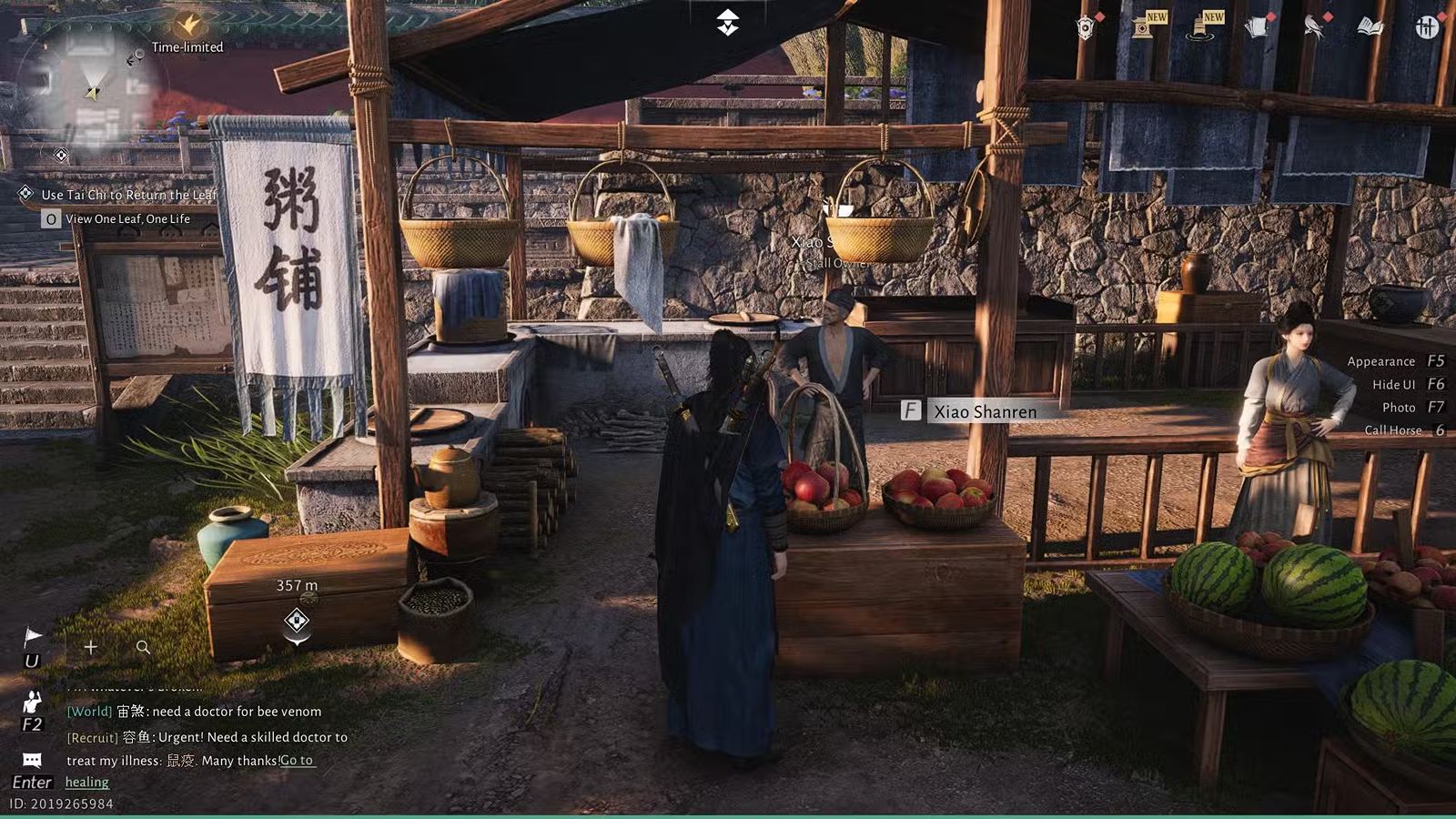This screenshot has width=1456, height=819.
Task: Select the Call Horse shortcut option
Action: [1392, 430]
